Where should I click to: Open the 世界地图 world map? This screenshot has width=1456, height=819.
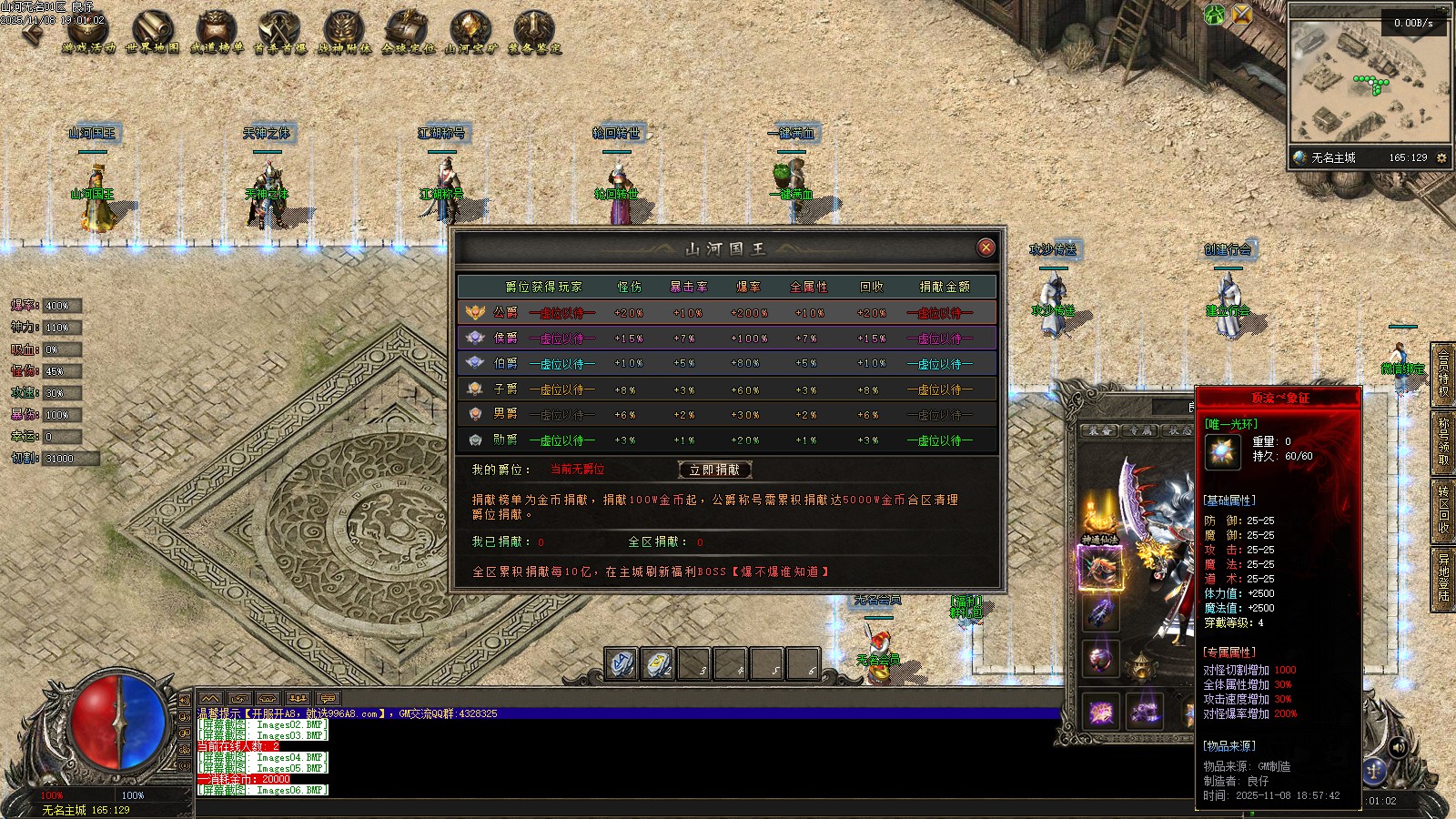[152, 33]
